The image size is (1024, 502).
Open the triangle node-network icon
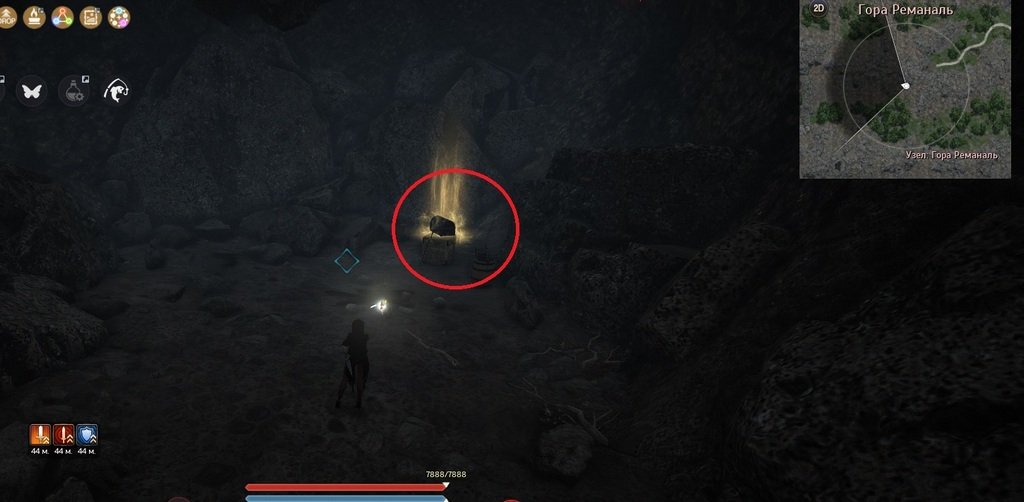coord(62,17)
